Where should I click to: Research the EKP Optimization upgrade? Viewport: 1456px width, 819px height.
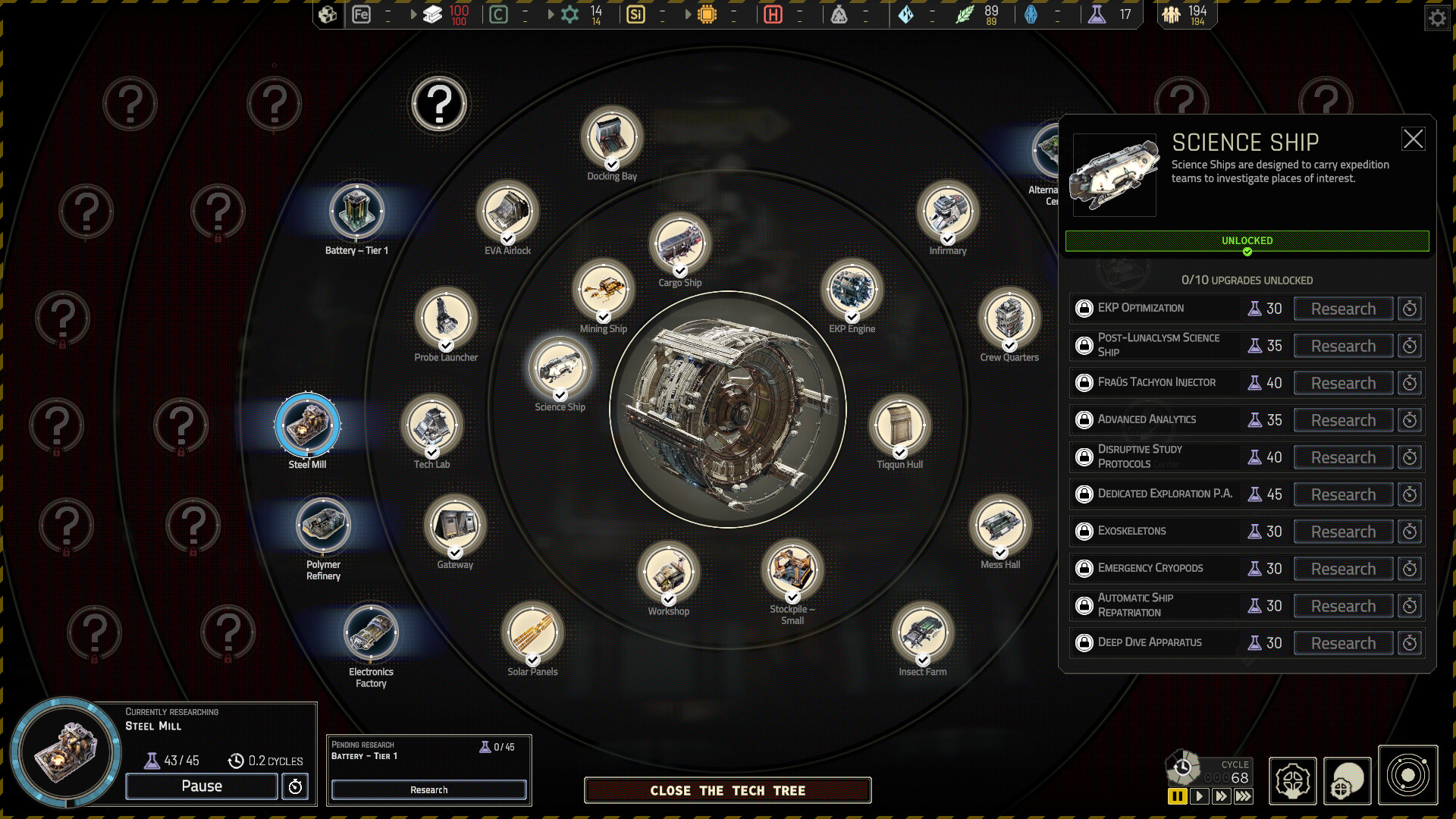click(x=1342, y=309)
